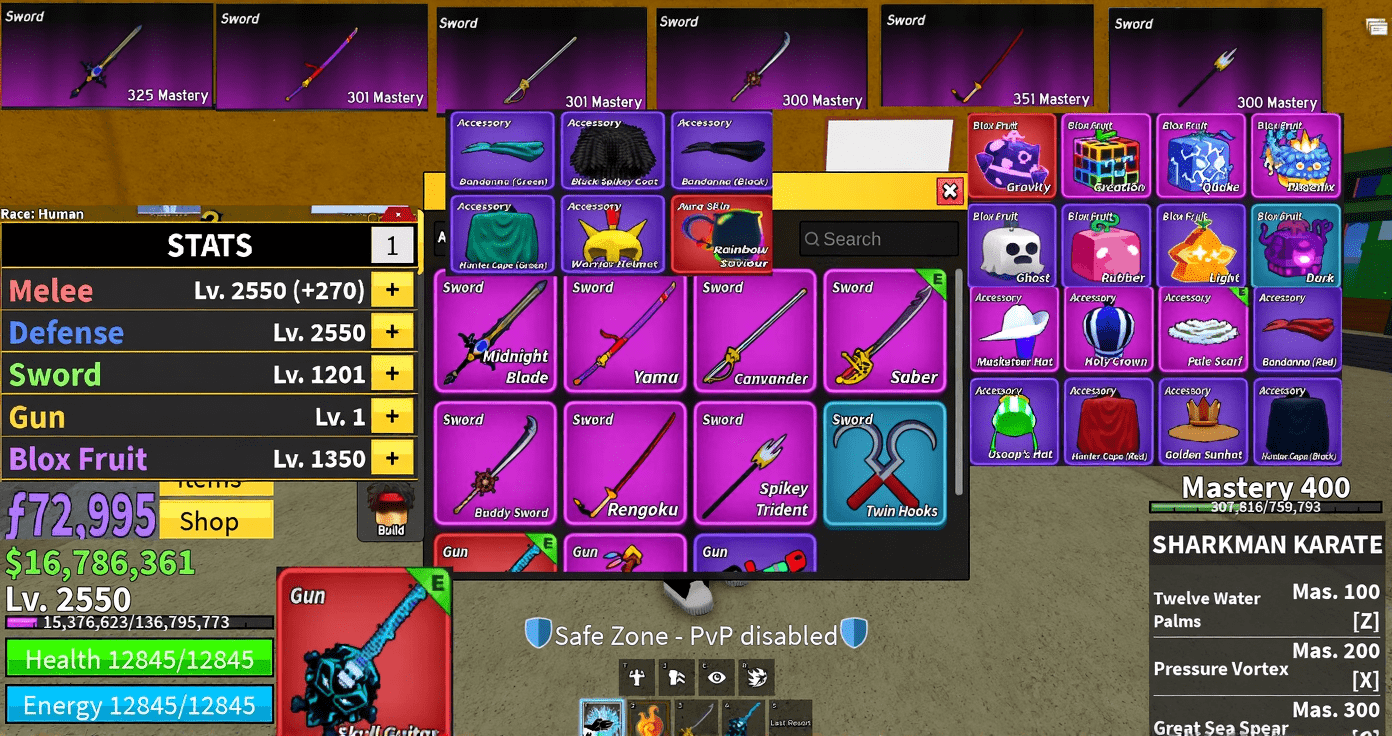Click the Blox Fruit stat plus button

pyautogui.click(x=392, y=458)
